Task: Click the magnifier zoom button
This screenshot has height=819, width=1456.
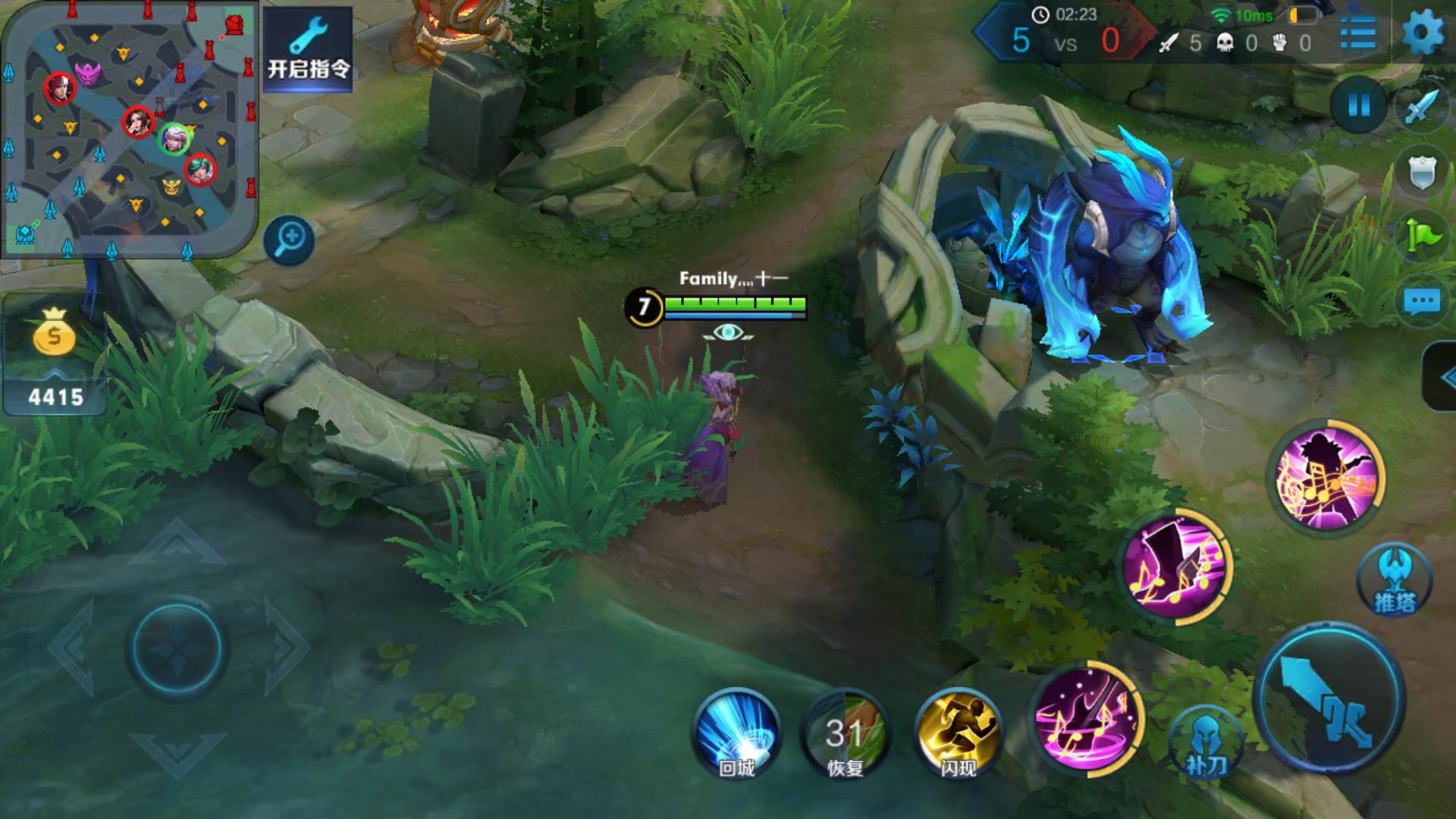Action: click(290, 241)
